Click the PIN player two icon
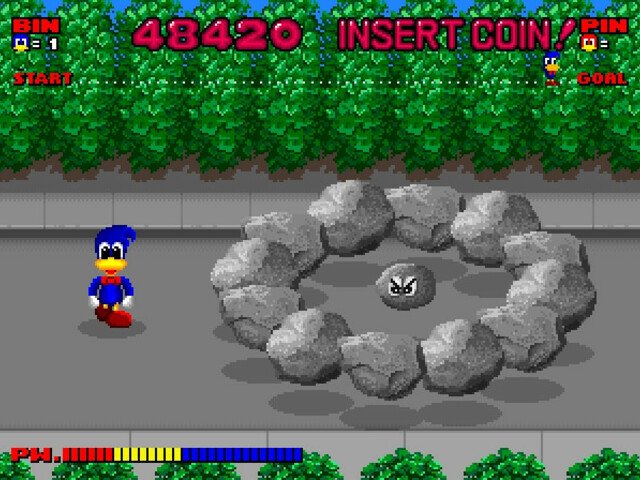Image resolution: width=640 pixels, height=480 pixels. [589, 43]
